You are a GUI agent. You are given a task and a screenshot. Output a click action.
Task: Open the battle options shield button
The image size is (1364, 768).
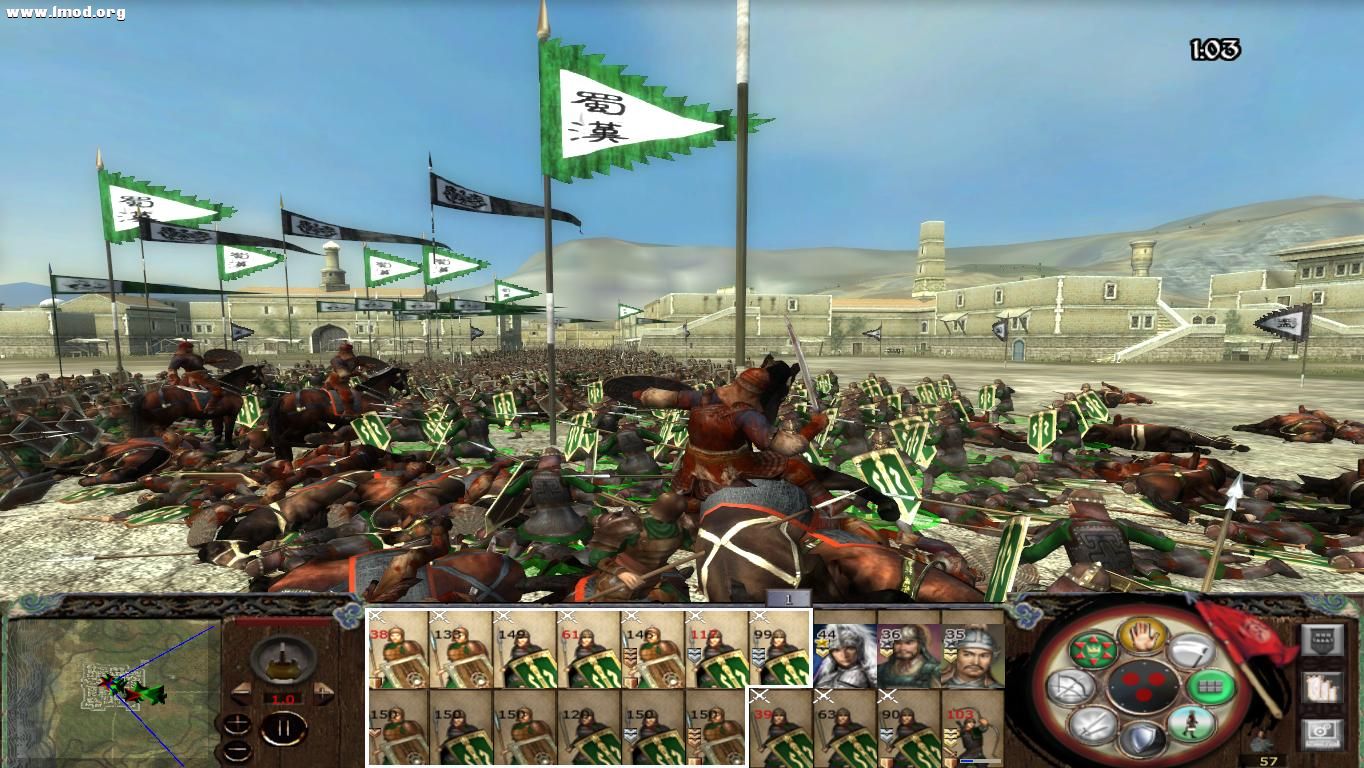(1323, 640)
